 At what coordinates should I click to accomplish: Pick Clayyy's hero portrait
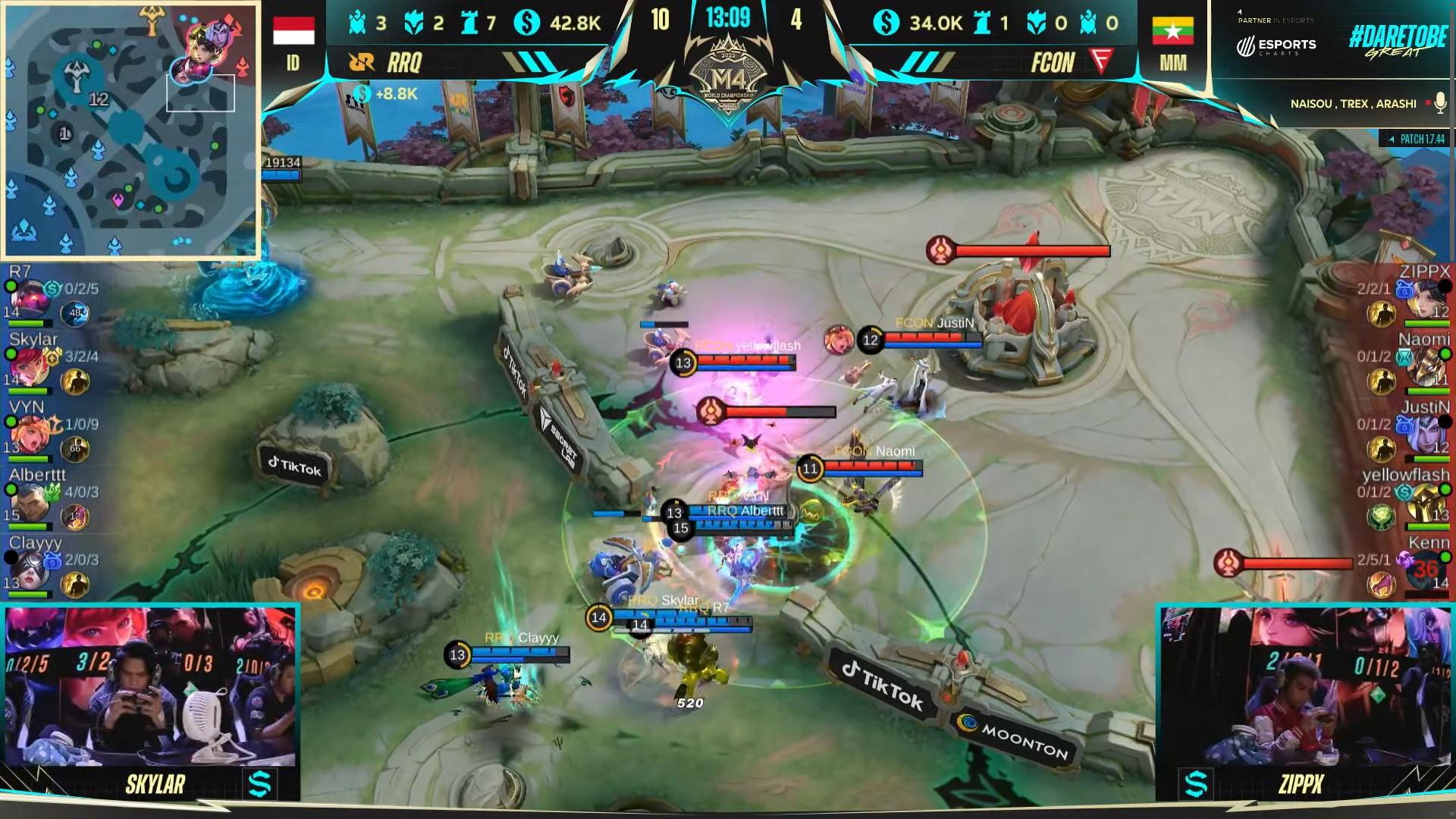[x=29, y=570]
